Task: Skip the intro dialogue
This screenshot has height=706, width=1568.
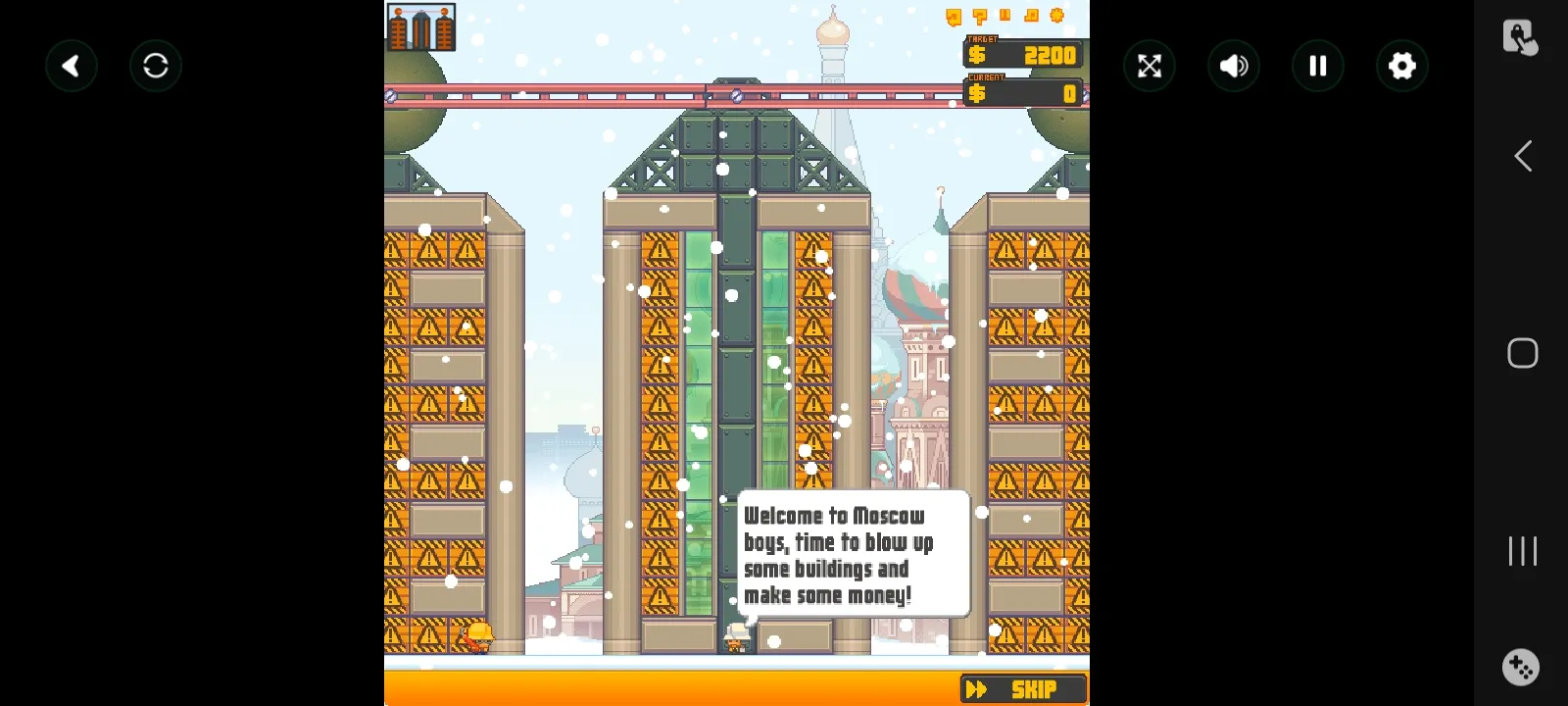Action: click(1023, 689)
